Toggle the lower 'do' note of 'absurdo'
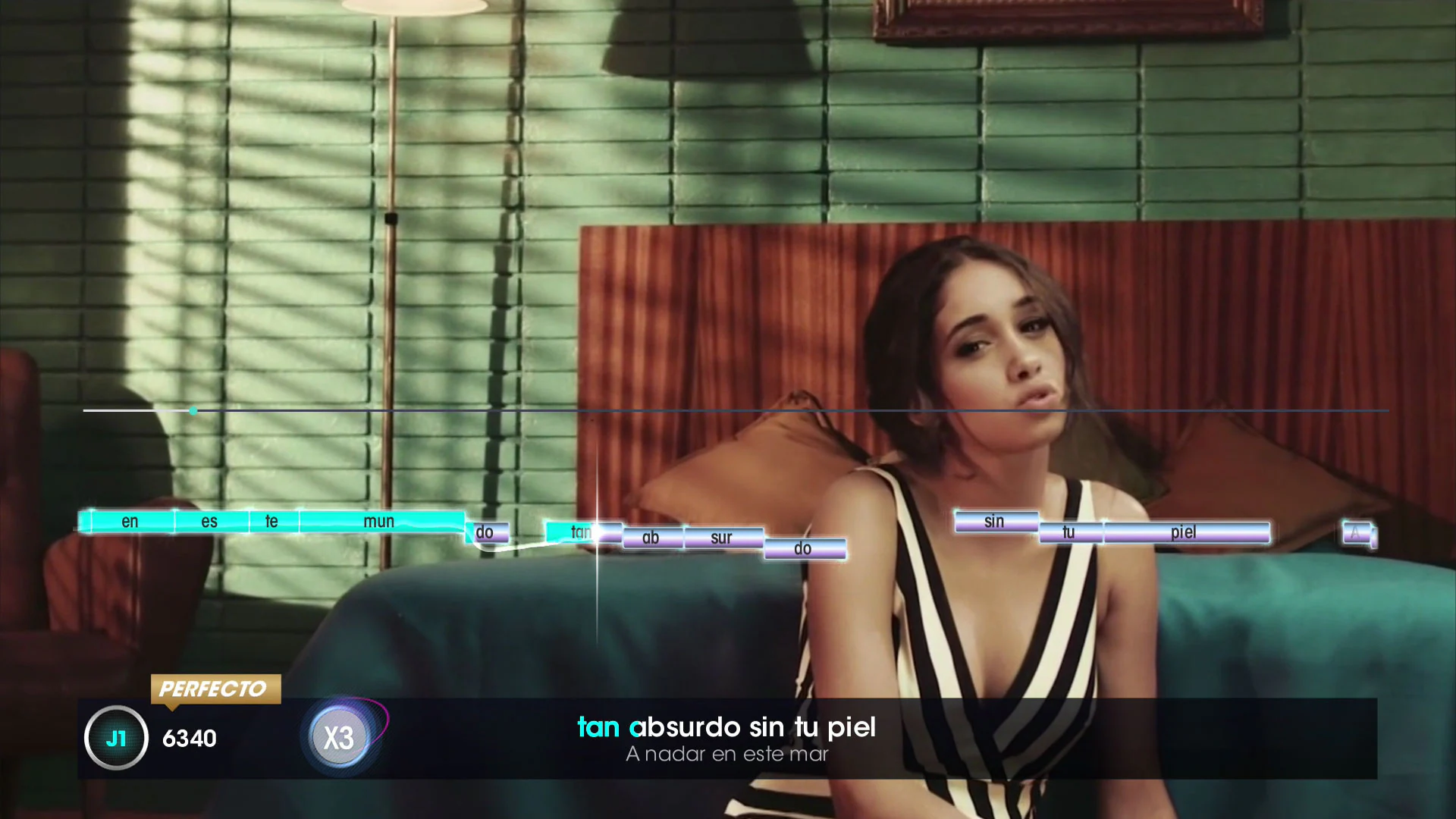Screen dimensions: 1456x819 (x=804, y=548)
